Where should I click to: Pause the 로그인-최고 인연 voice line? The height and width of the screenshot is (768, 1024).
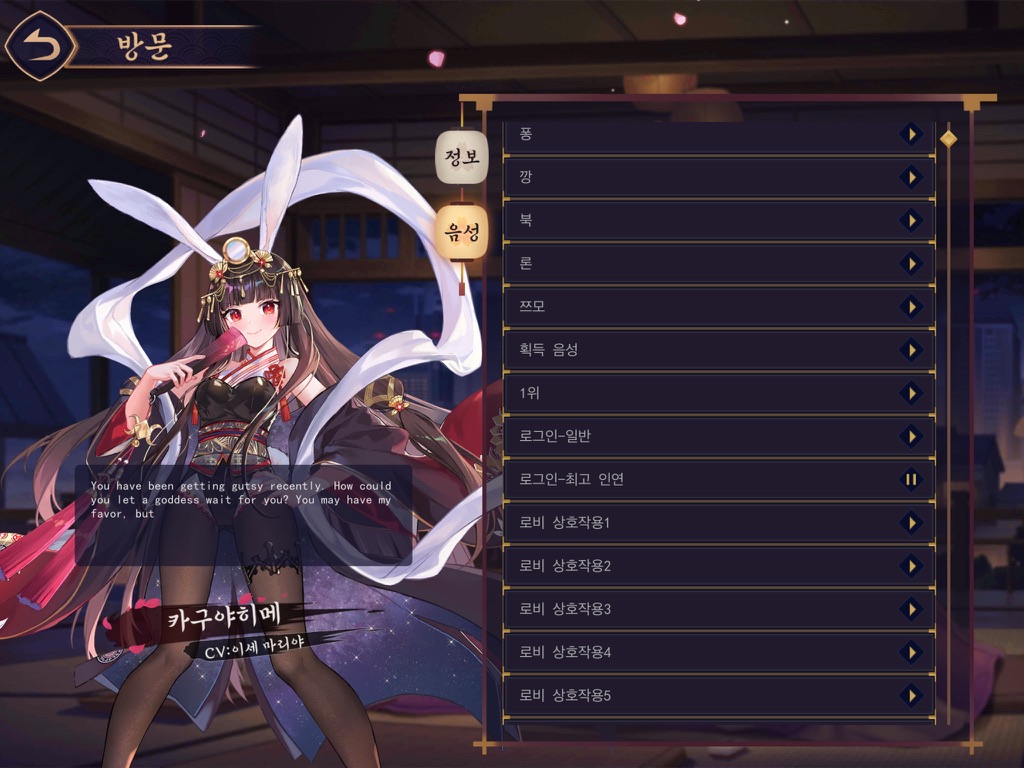[910, 479]
